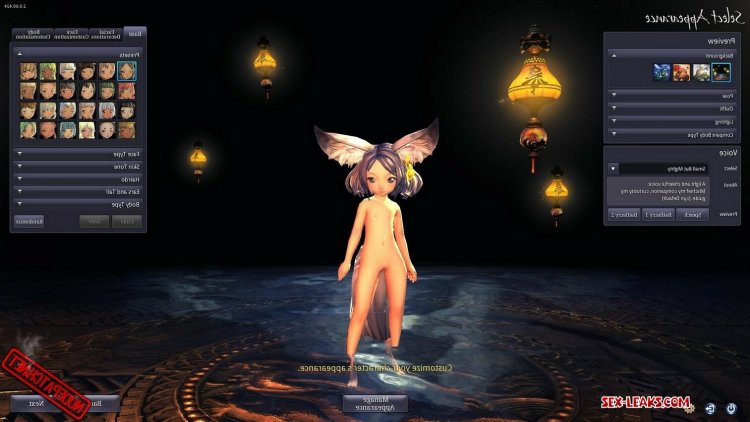The height and width of the screenshot is (422, 750).
Task: Play the Speech voice preview
Action: pos(692,214)
